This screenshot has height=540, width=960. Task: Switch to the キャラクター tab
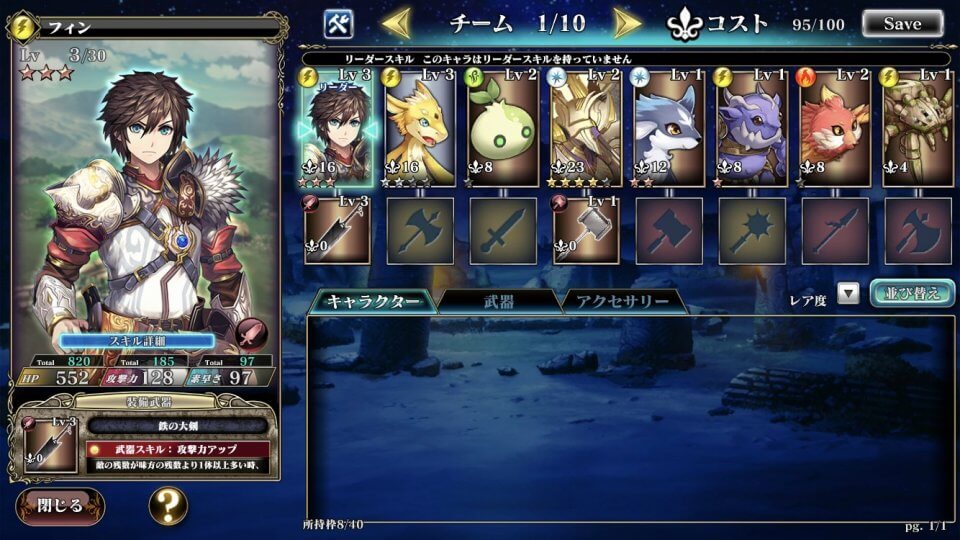pos(371,301)
